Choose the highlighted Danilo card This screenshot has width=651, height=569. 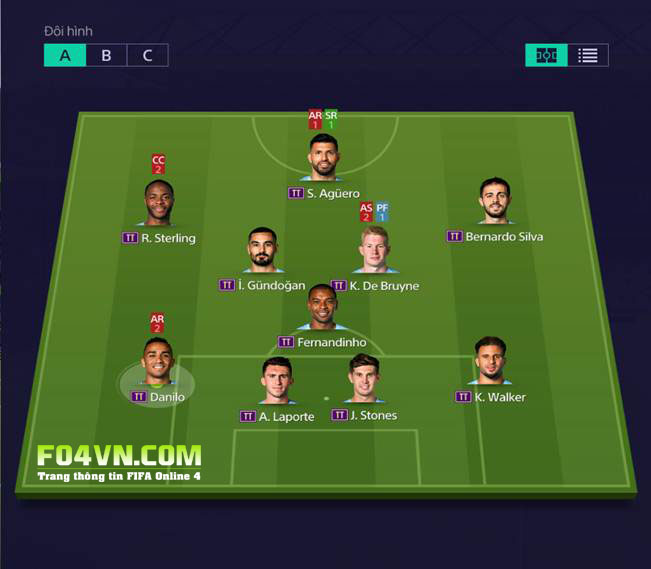(x=157, y=362)
